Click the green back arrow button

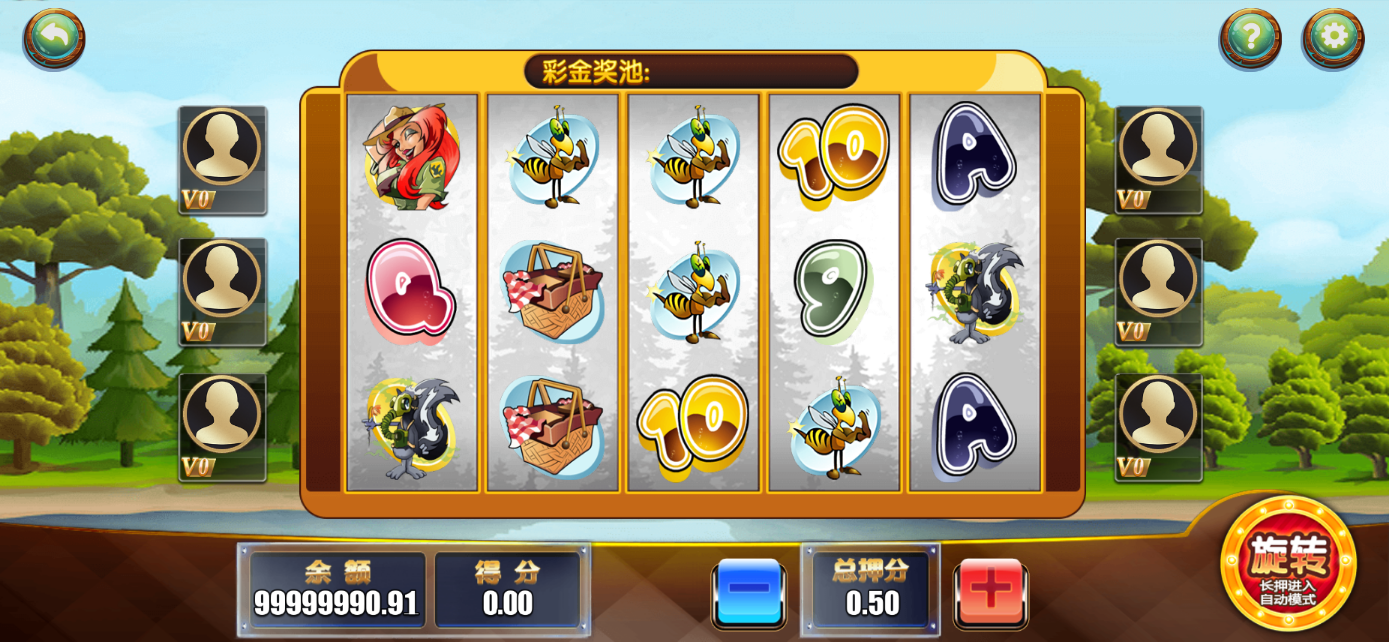coord(54,38)
